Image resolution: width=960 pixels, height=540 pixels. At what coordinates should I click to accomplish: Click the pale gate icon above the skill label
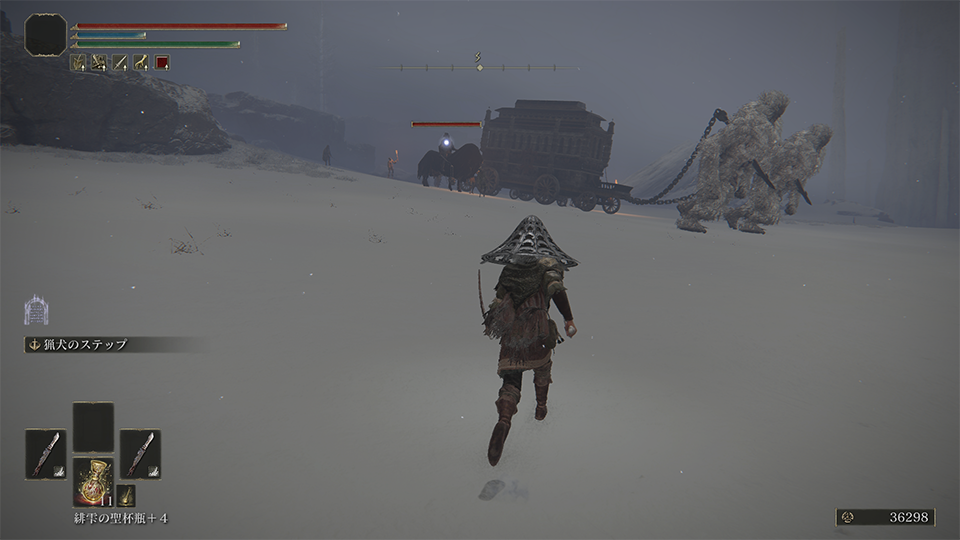pyautogui.click(x=37, y=310)
